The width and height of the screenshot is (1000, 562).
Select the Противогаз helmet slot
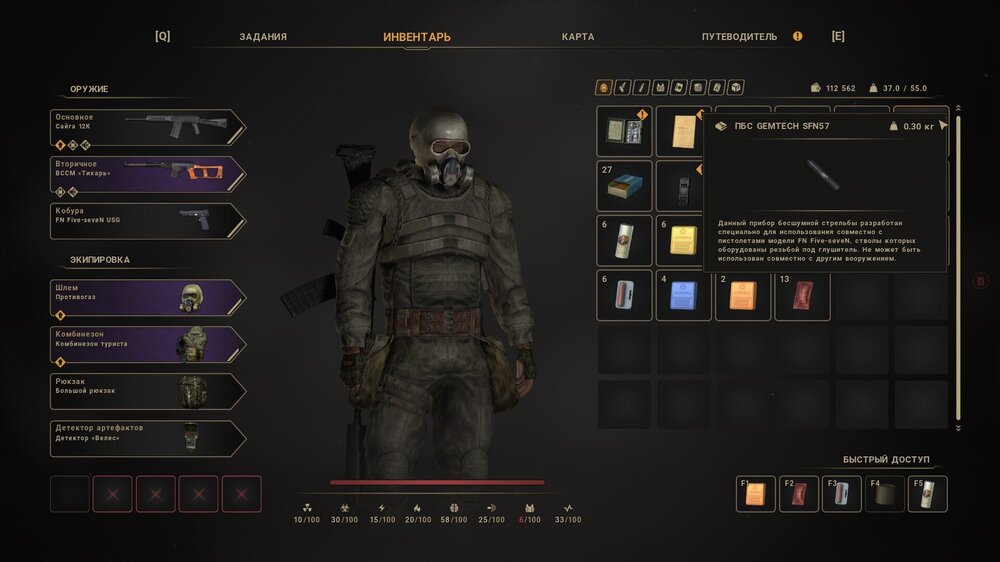click(146, 297)
